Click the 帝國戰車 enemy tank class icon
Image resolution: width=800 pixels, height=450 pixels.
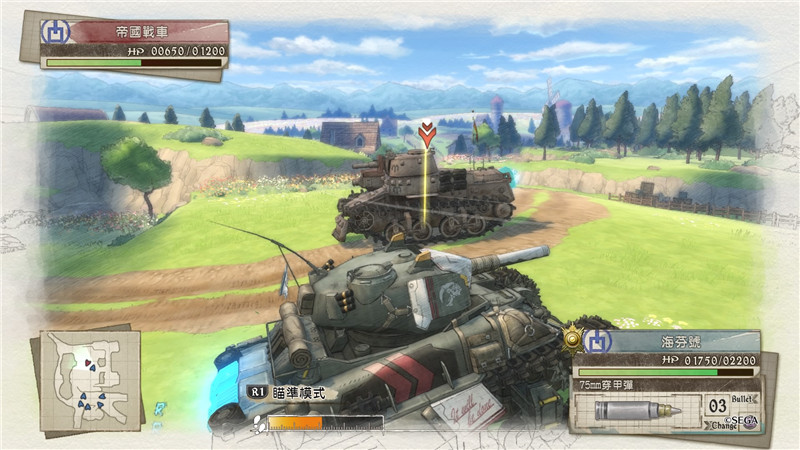pyautogui.click(x=54, y=30)
